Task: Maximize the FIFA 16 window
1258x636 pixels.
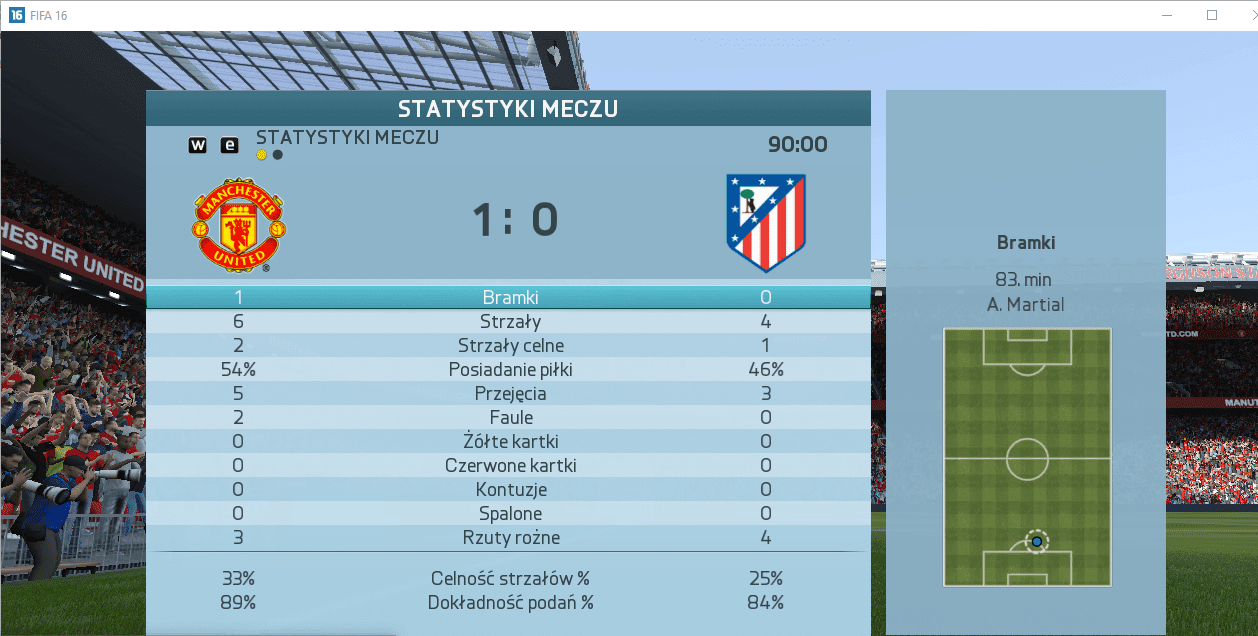Action: tap(1212, 15)
